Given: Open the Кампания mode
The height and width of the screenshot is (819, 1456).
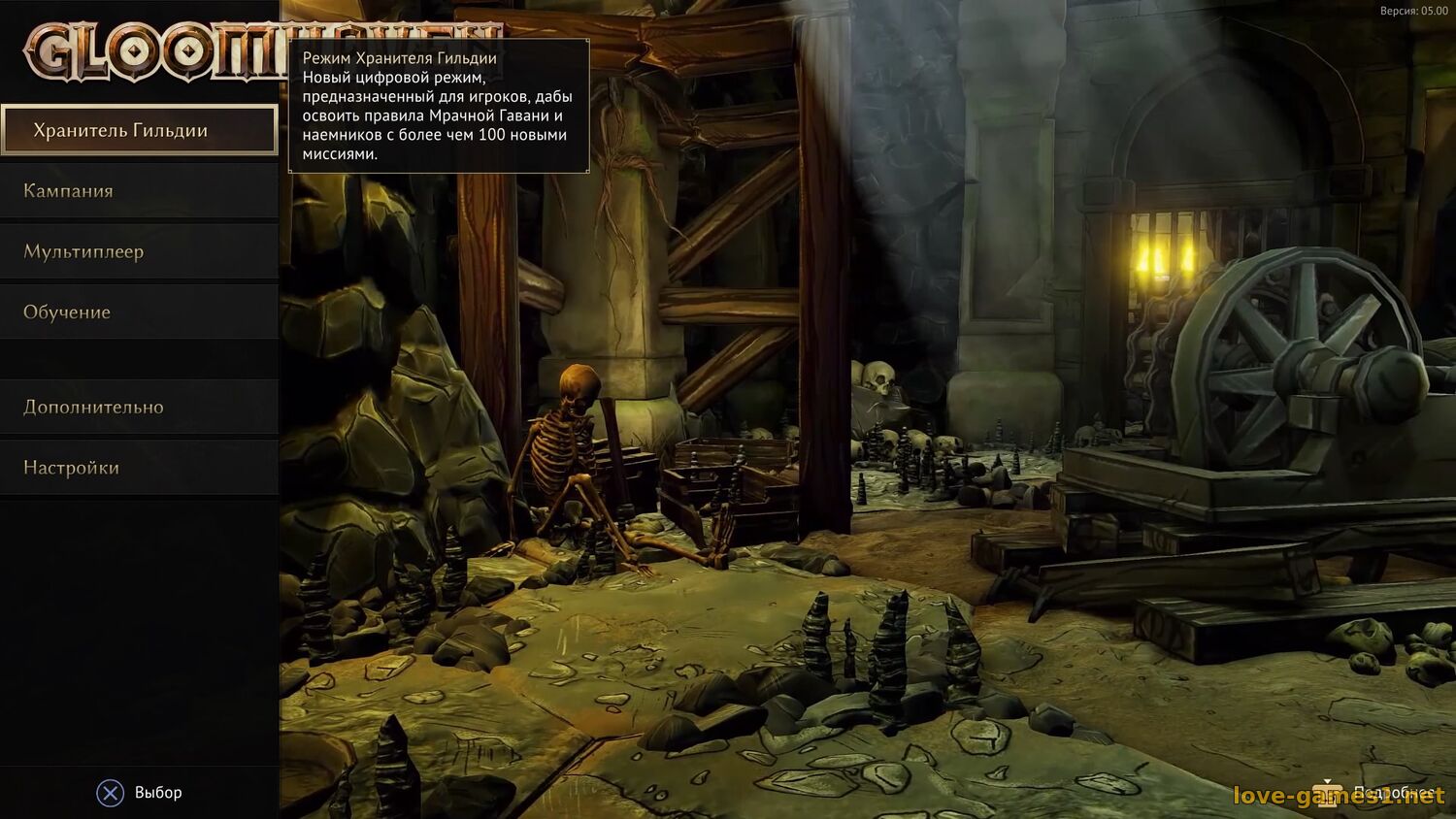Looking at the screenshot, I should pos(139,190).
